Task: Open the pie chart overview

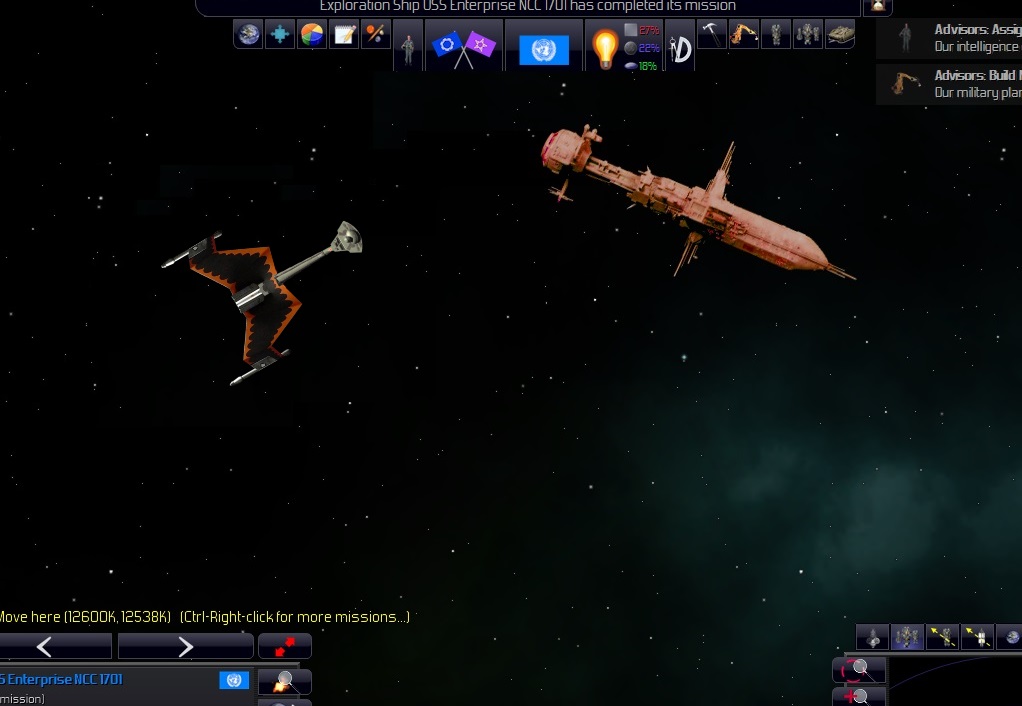Action: (x=312, y=35)
